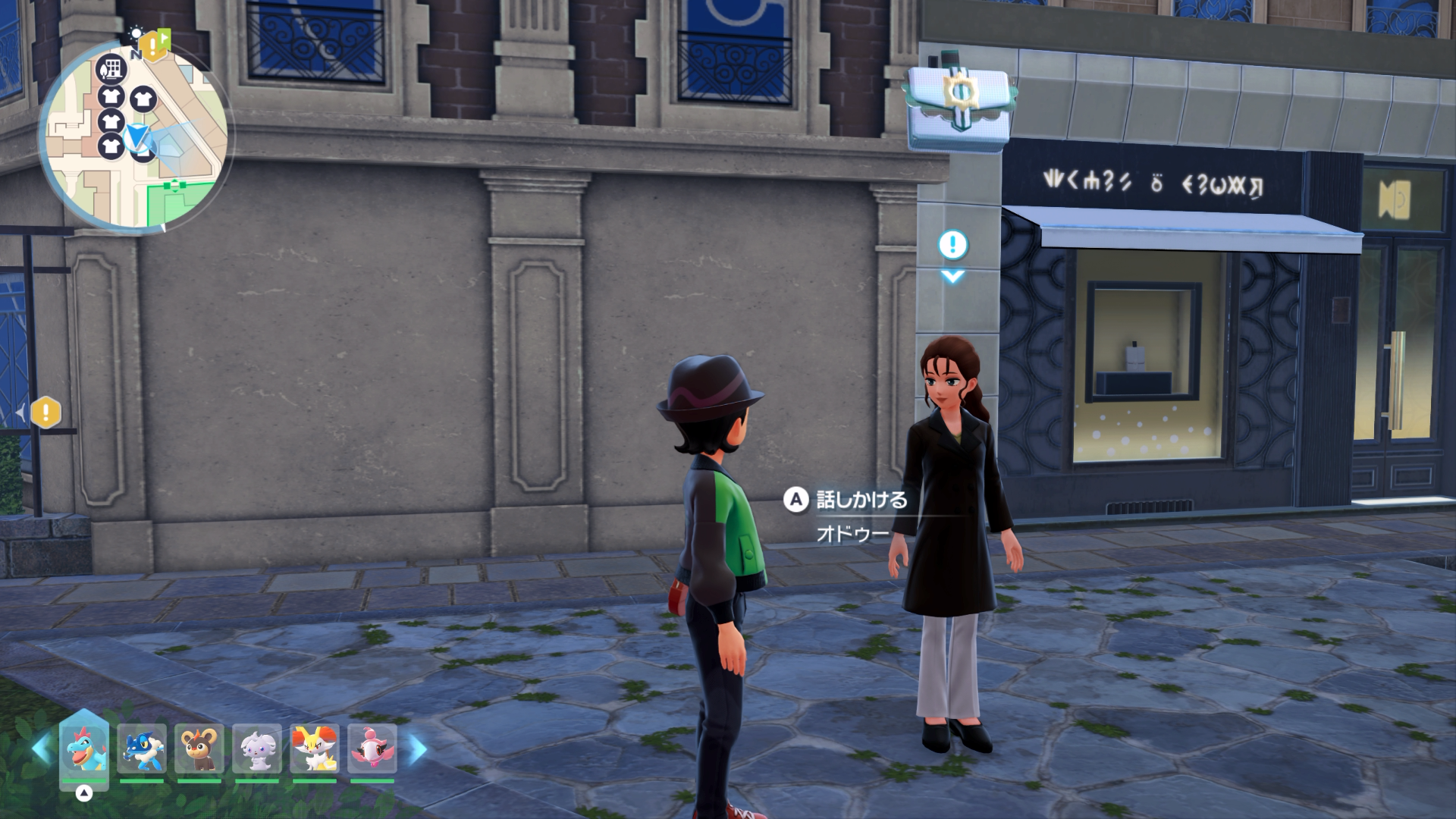
Task: Click the green zone gate marker on minimap
Action: pos(176,184)
